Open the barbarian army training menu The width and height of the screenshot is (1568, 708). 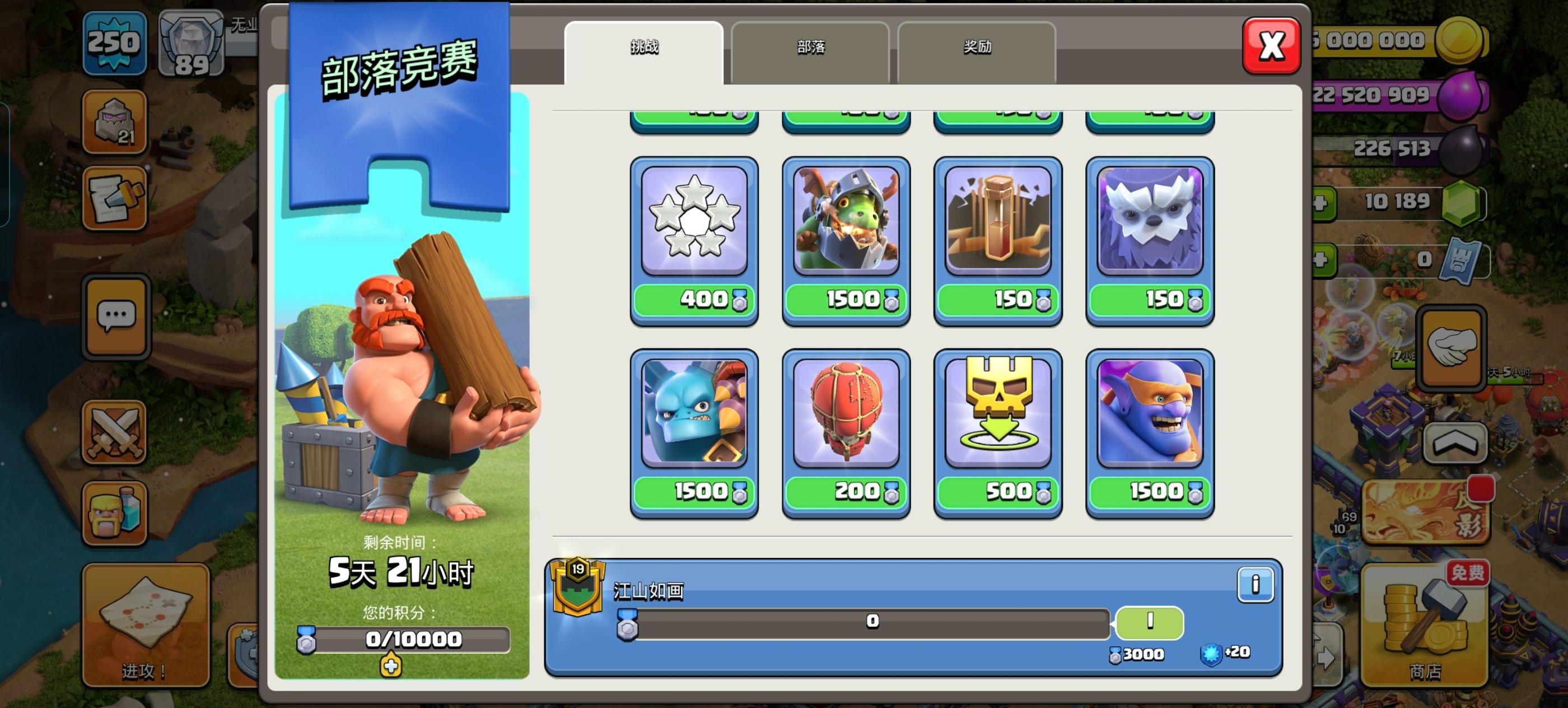(x=114, y=512)
